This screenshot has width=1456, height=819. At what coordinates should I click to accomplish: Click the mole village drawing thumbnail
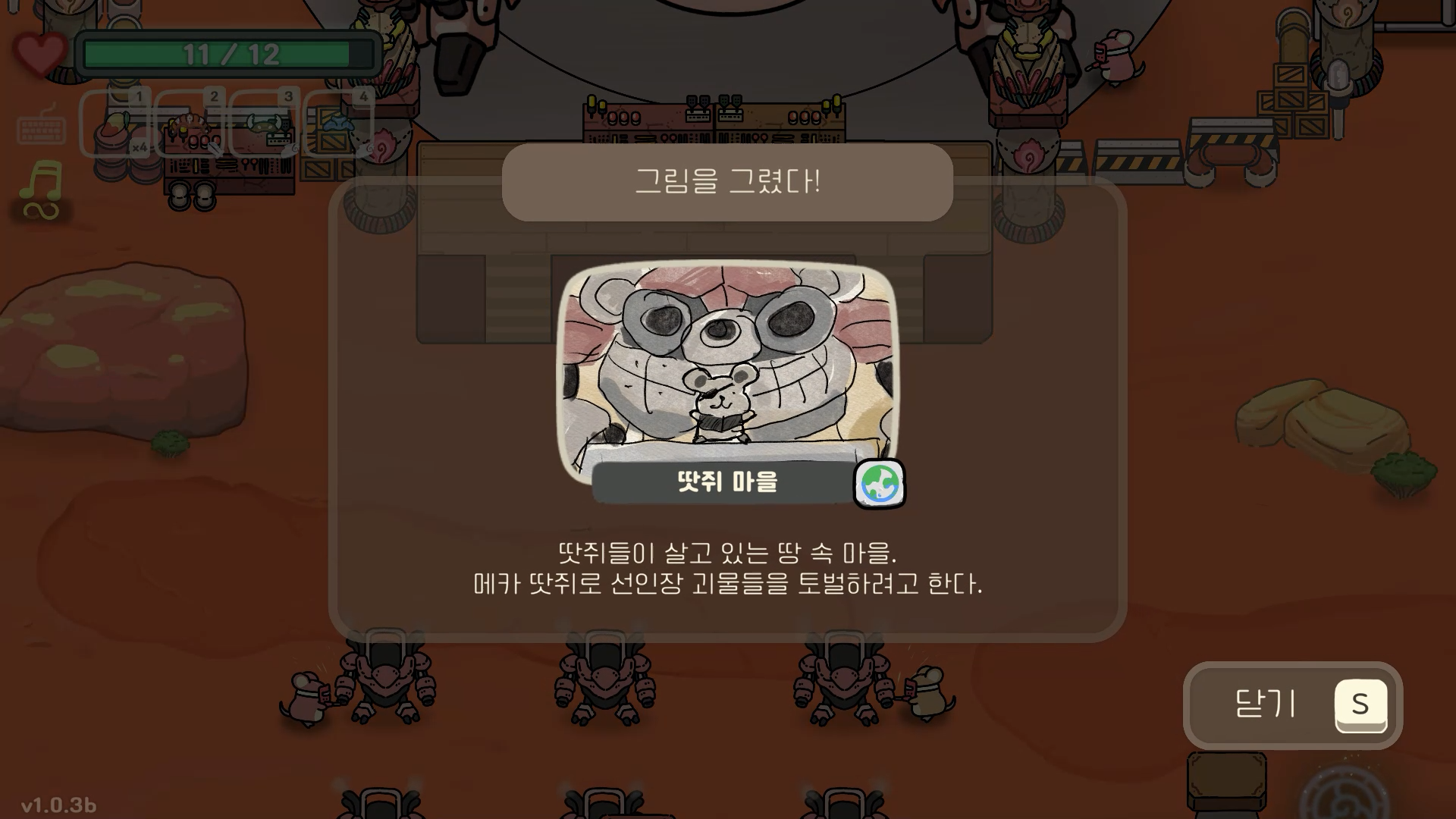click(728, 364)
